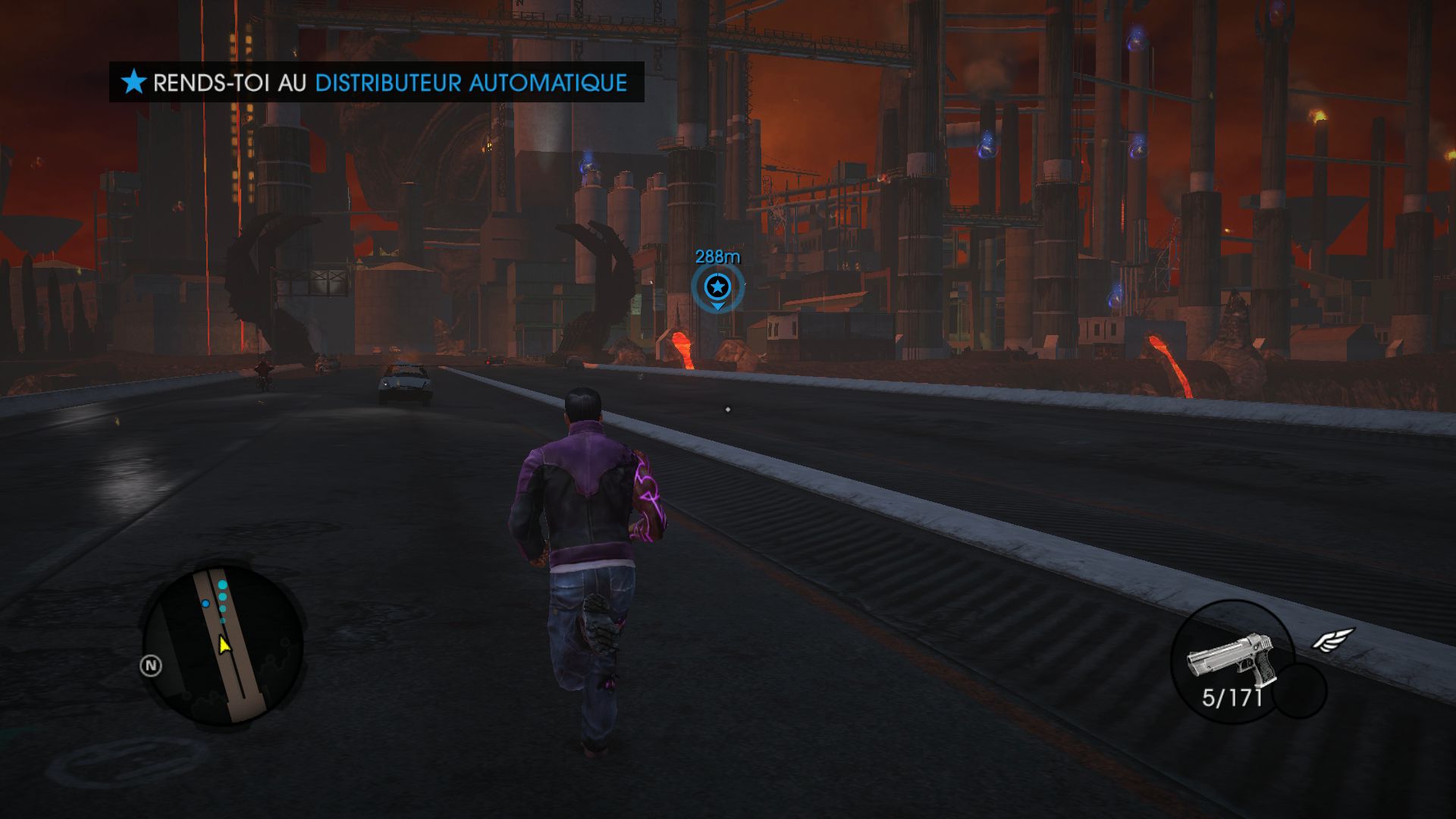Image resolution: width=1456 pixels, height=819 pixels.
Task: Click the north compass indicator on minimap
Action: [x=151, y=666]
